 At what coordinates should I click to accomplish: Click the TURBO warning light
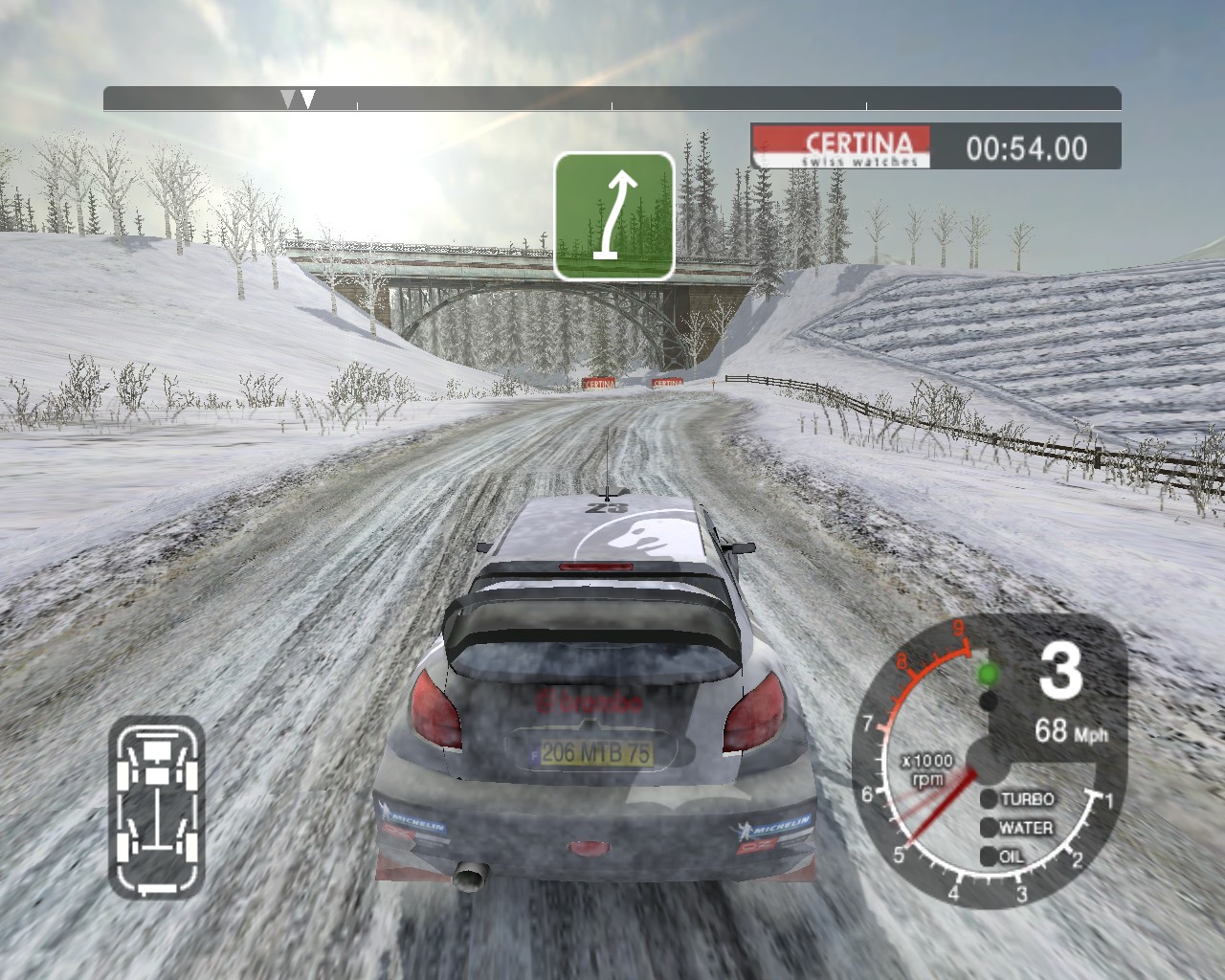(x=988, y=799)
